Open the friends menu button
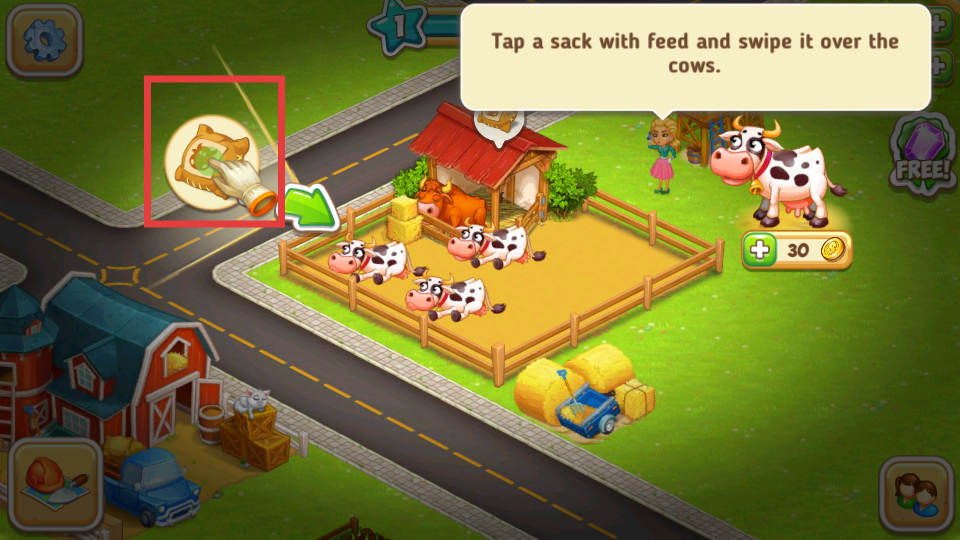Image resolution: width=960 pixels, height=540 pixels. pos(915,493)
